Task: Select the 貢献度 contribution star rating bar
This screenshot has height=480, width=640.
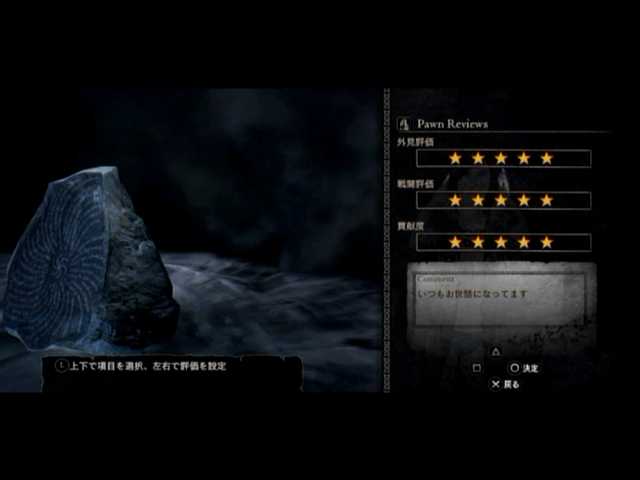Action: coord(502,242)
